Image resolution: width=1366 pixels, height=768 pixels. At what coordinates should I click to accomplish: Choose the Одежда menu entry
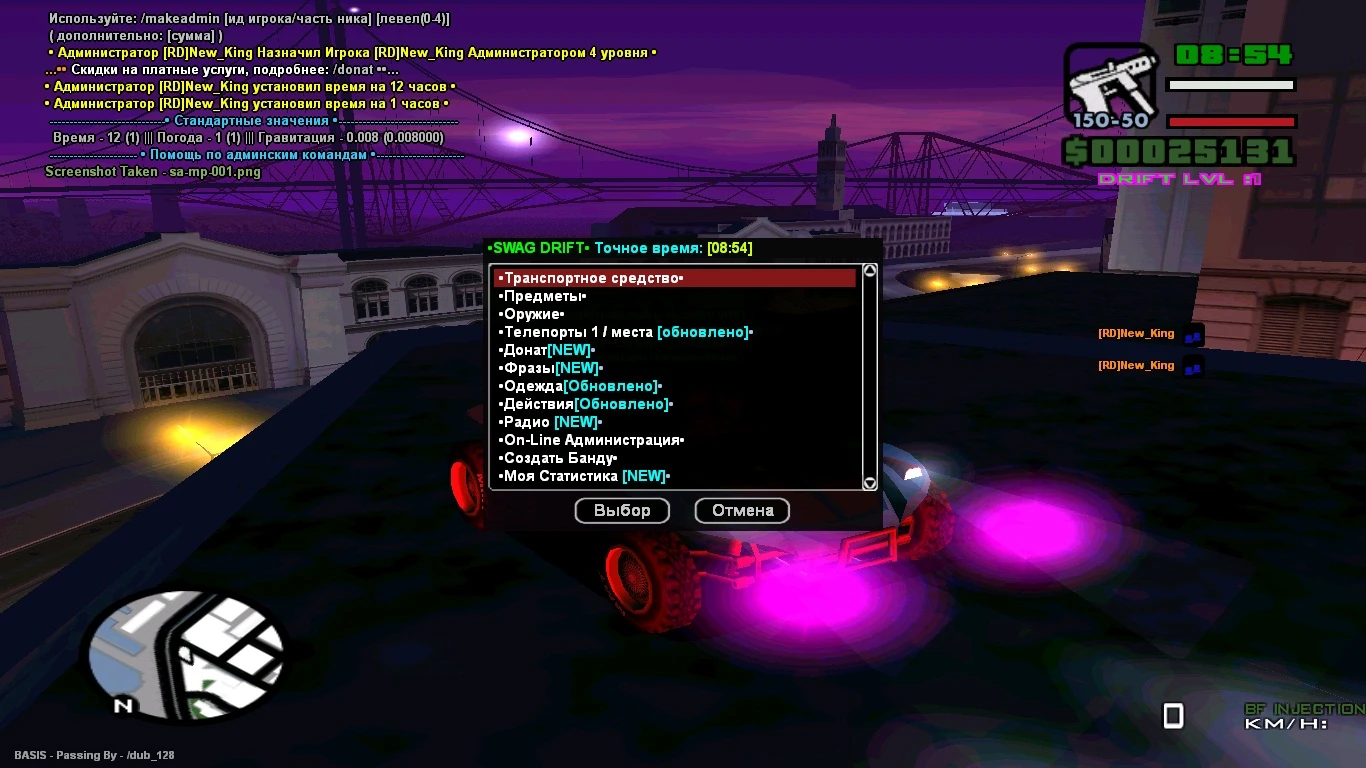pos(581,386)
